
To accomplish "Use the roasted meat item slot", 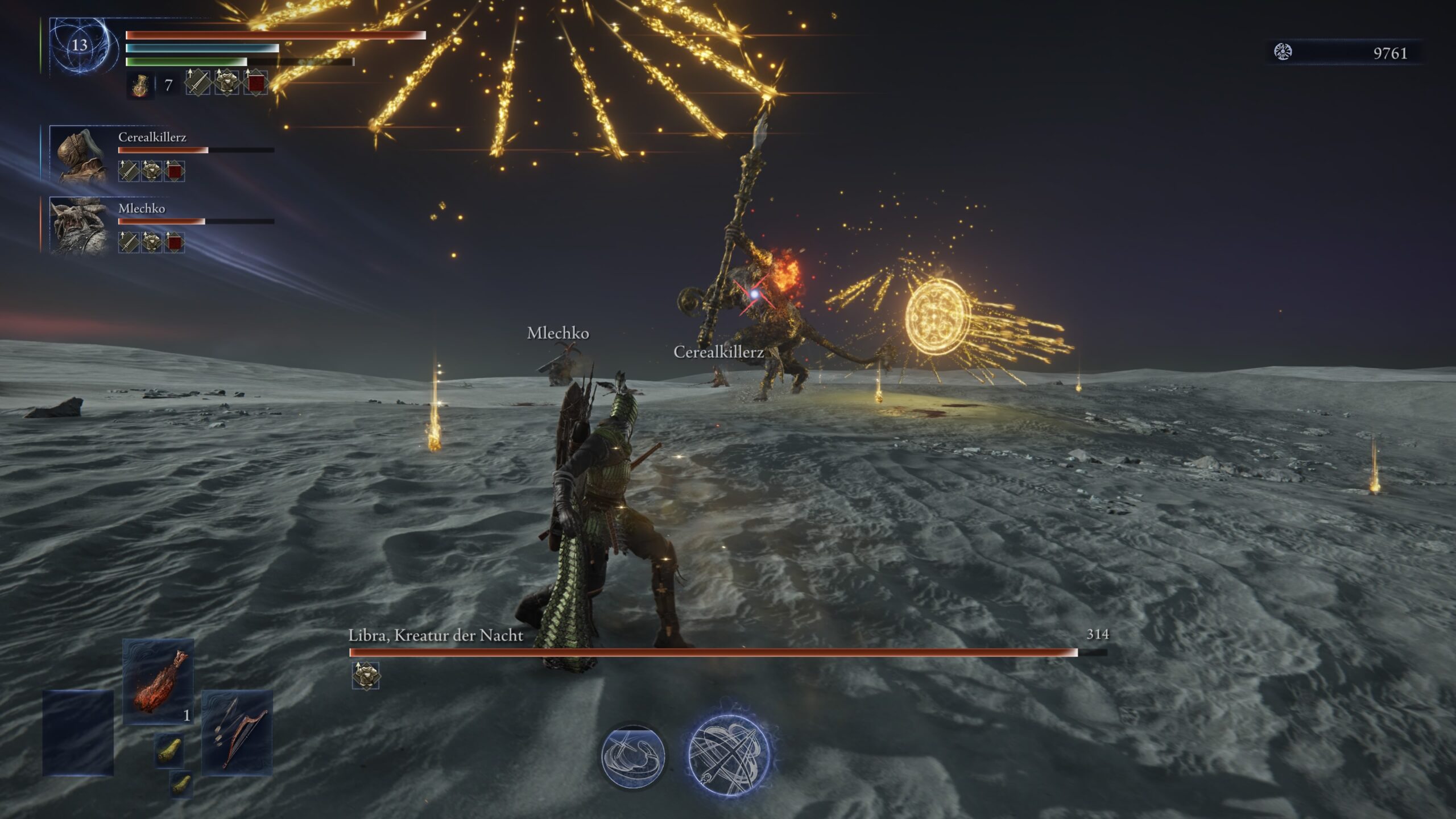I will pos(158,681).
